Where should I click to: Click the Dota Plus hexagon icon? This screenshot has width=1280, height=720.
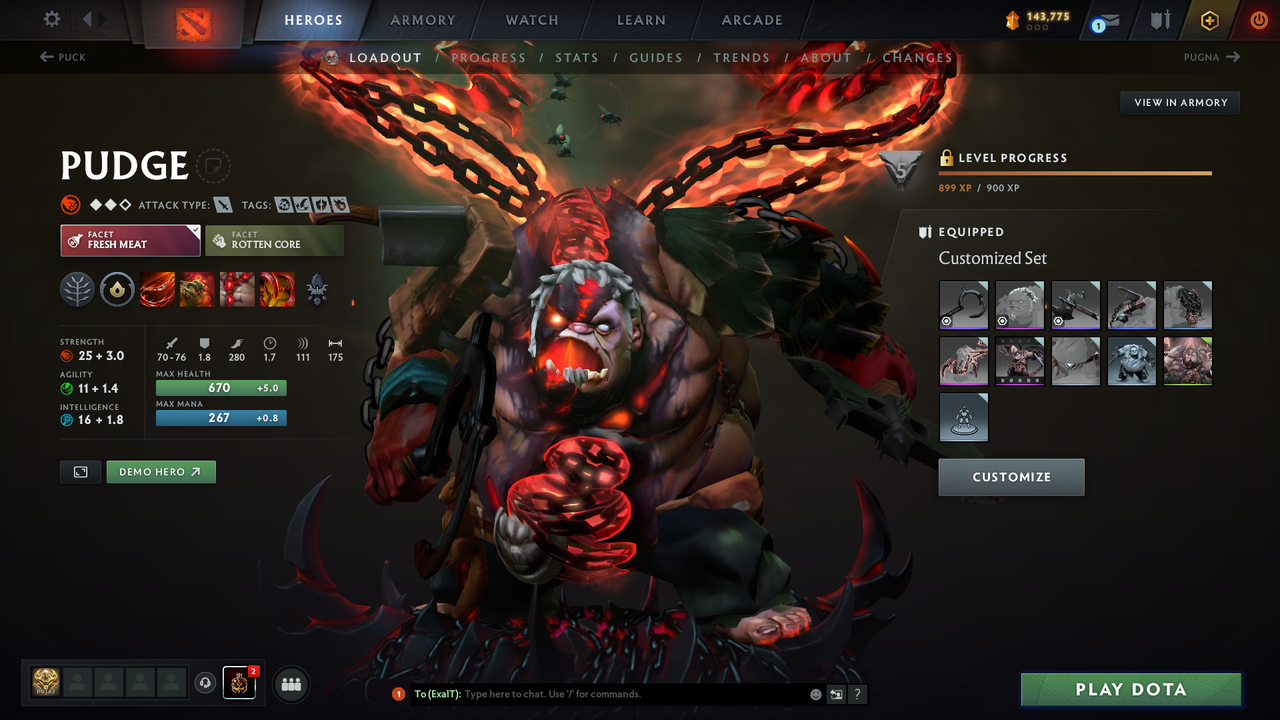[1209, 19]
